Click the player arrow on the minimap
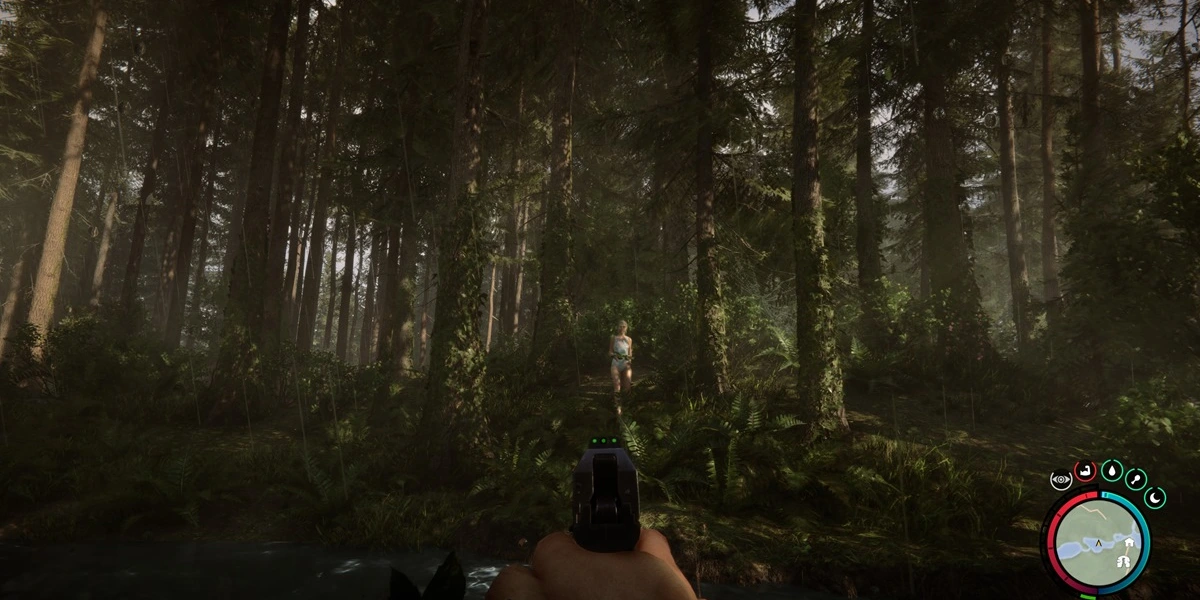 coord(1099,545)
